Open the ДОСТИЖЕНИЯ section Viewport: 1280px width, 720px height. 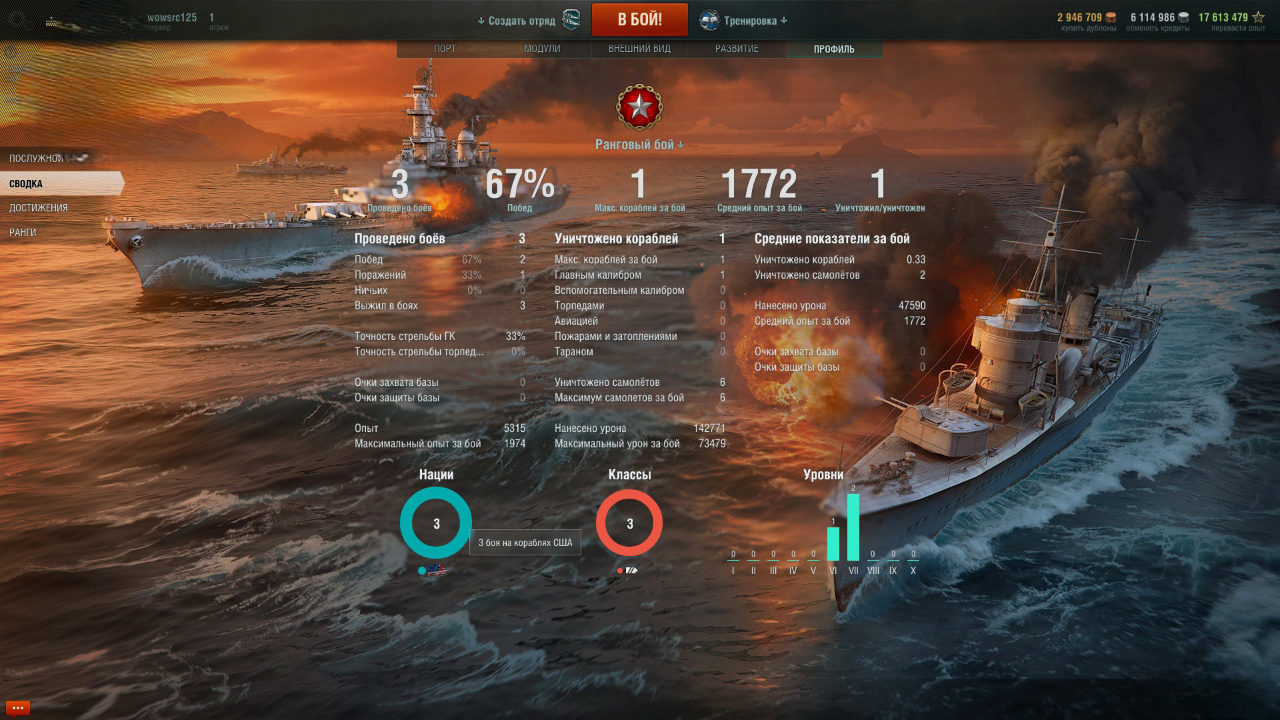click(x=39, y=208)
